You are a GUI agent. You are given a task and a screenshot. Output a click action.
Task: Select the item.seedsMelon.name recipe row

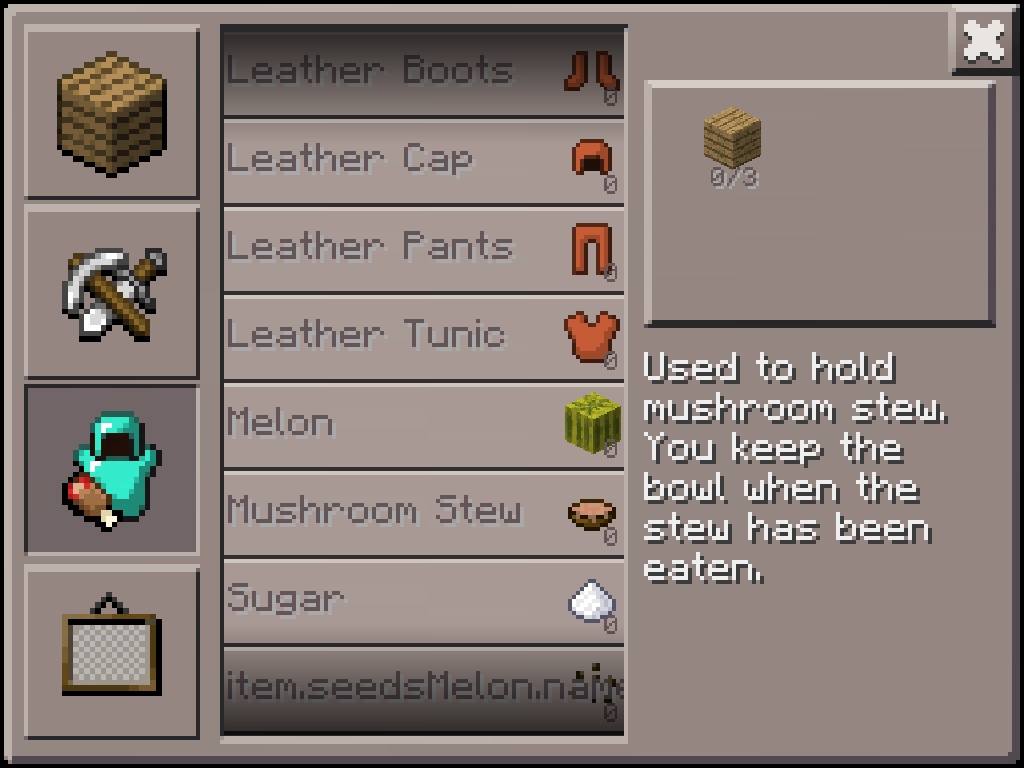coord(423,690)
